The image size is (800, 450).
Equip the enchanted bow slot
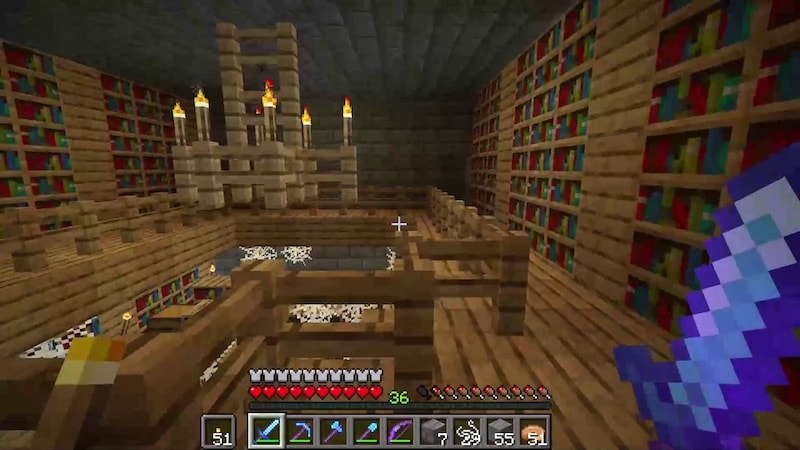pos(400,431)
